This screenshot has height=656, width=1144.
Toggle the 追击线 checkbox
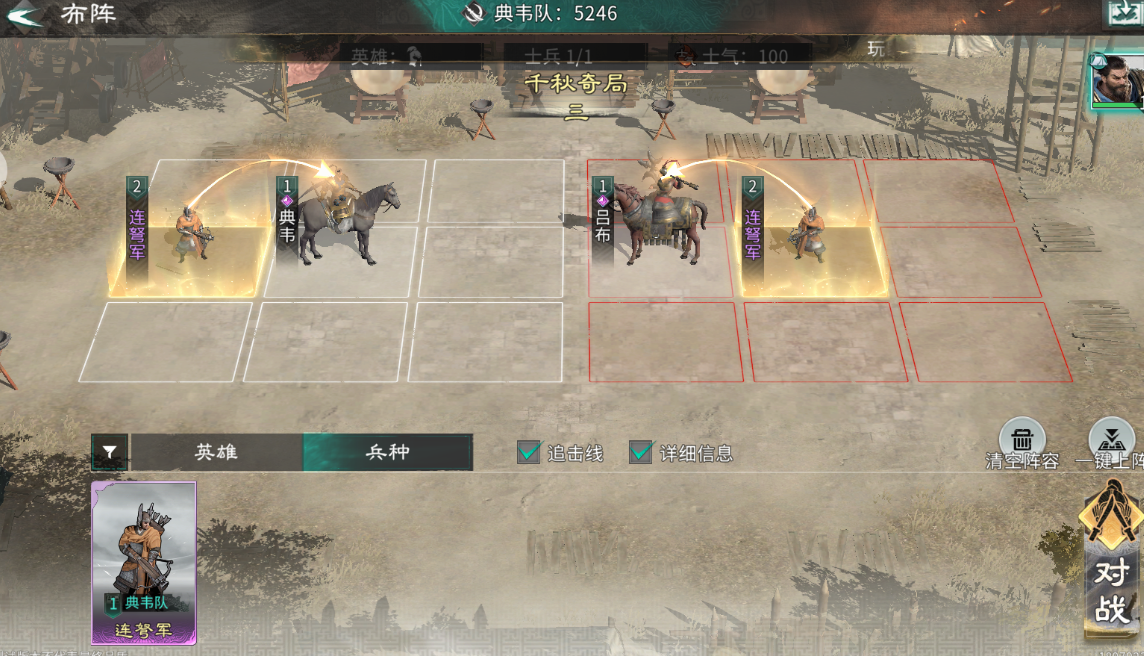click(x=529, y=452)
